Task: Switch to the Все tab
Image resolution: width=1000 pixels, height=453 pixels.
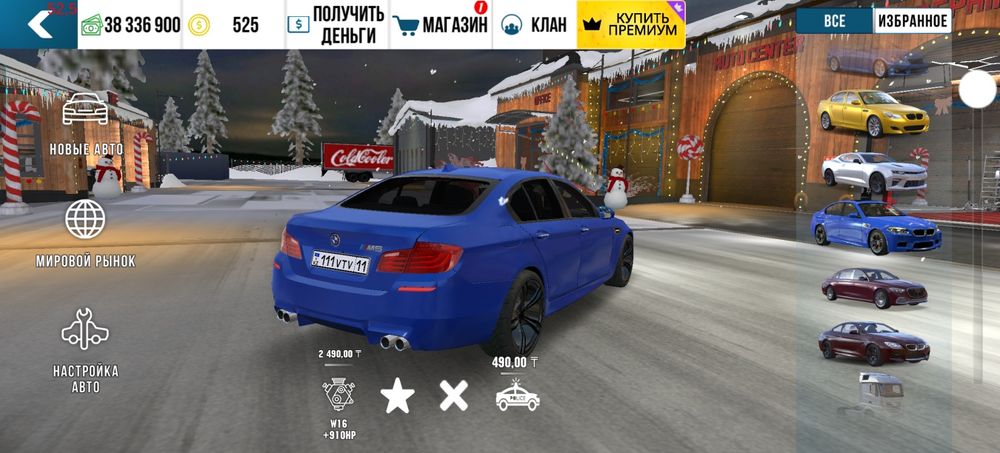Action: tap(835, 21)
